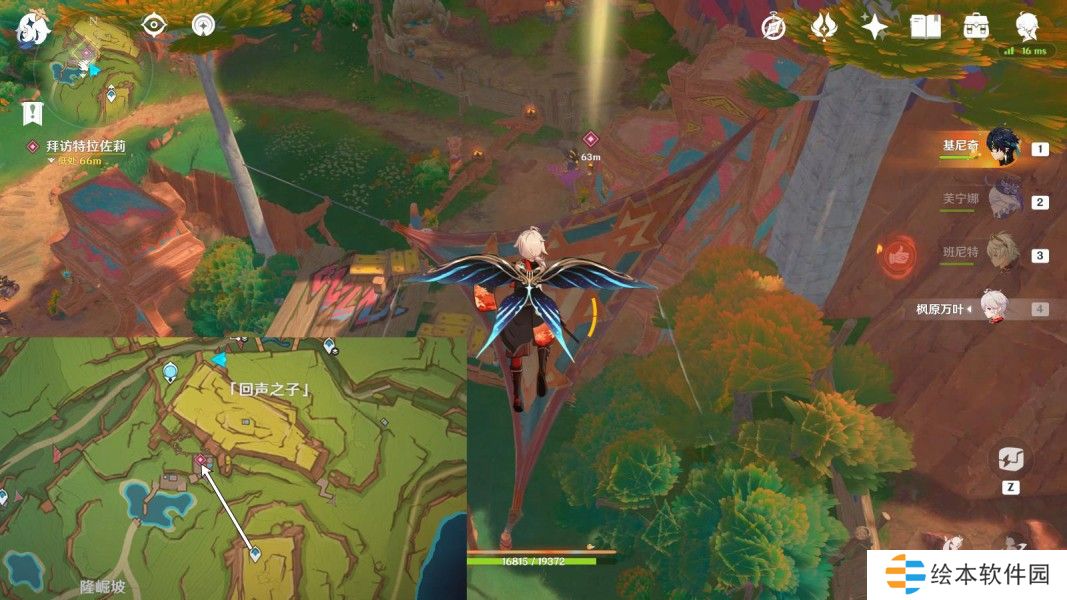Switch to party member 芙宁娜
Viewport: 1067px width, 600px height.
(1001, 200)
